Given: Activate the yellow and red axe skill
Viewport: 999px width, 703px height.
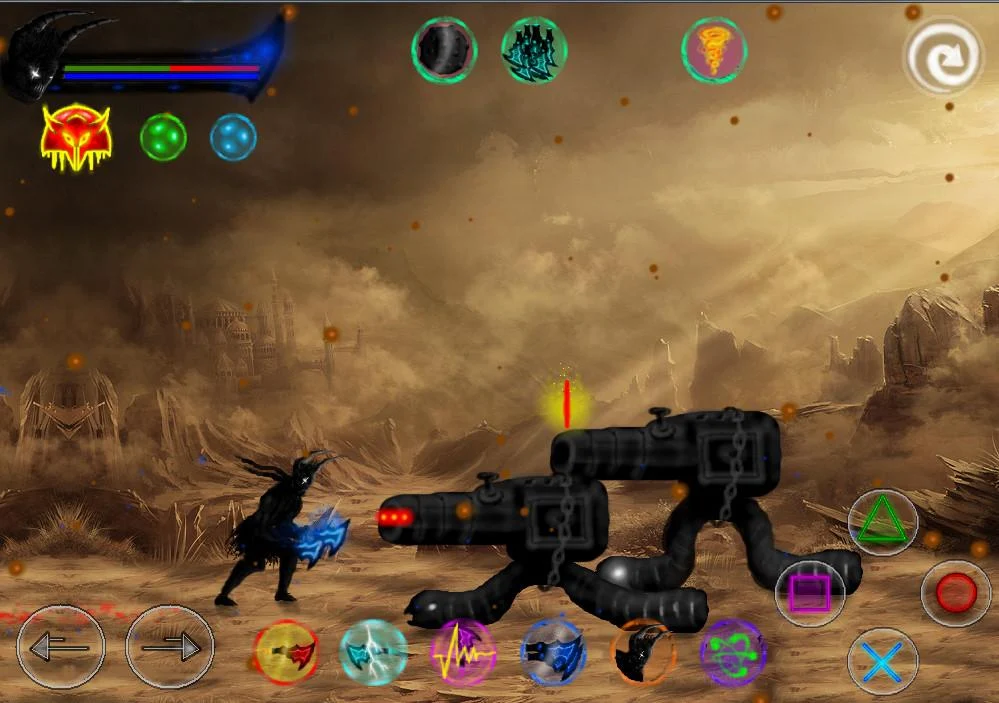Looking at the screenshot, I should click(x=286, y=653).
